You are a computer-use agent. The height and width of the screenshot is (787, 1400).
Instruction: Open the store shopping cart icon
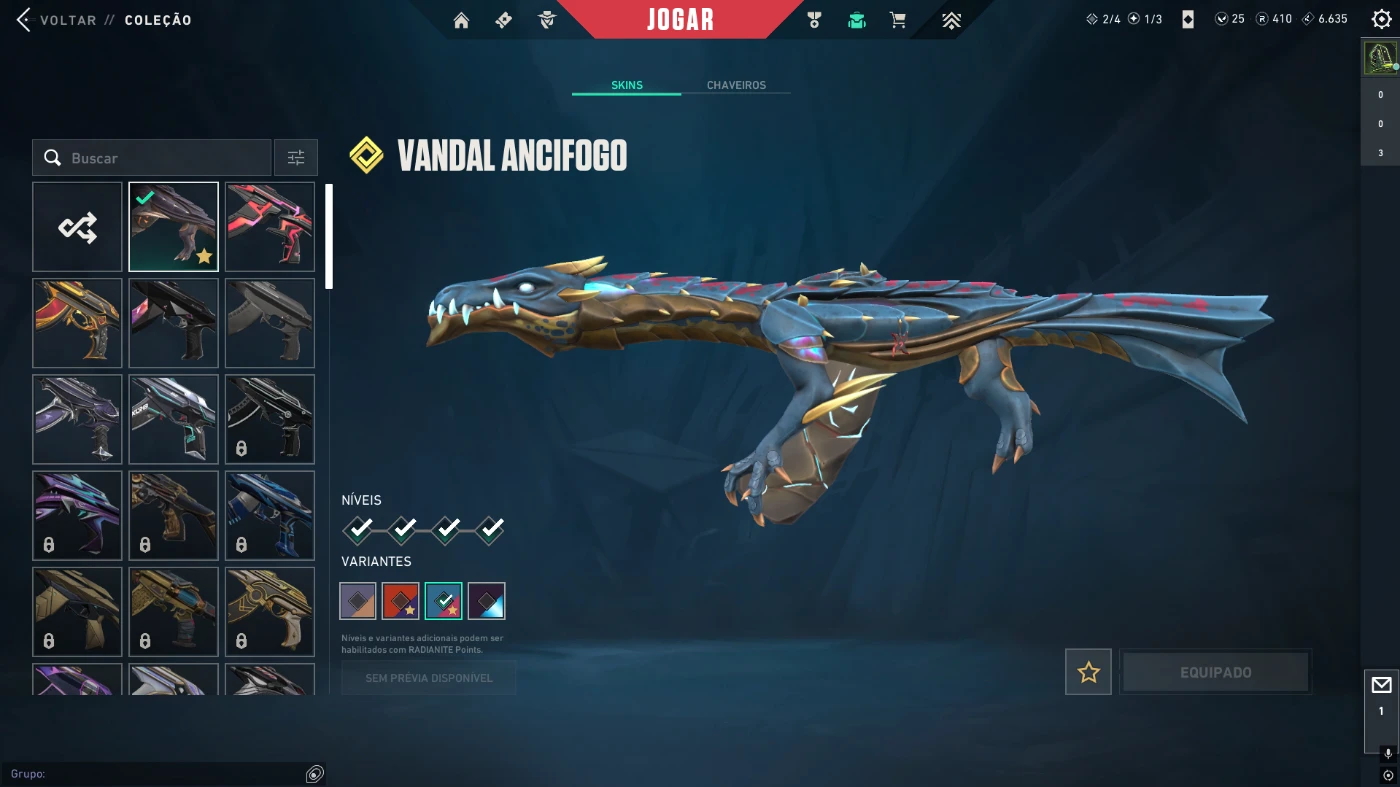tap(898, 20)
